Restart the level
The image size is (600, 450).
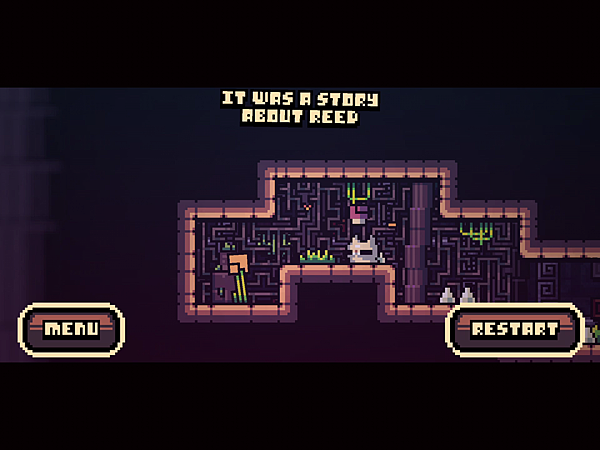[514, 329]
